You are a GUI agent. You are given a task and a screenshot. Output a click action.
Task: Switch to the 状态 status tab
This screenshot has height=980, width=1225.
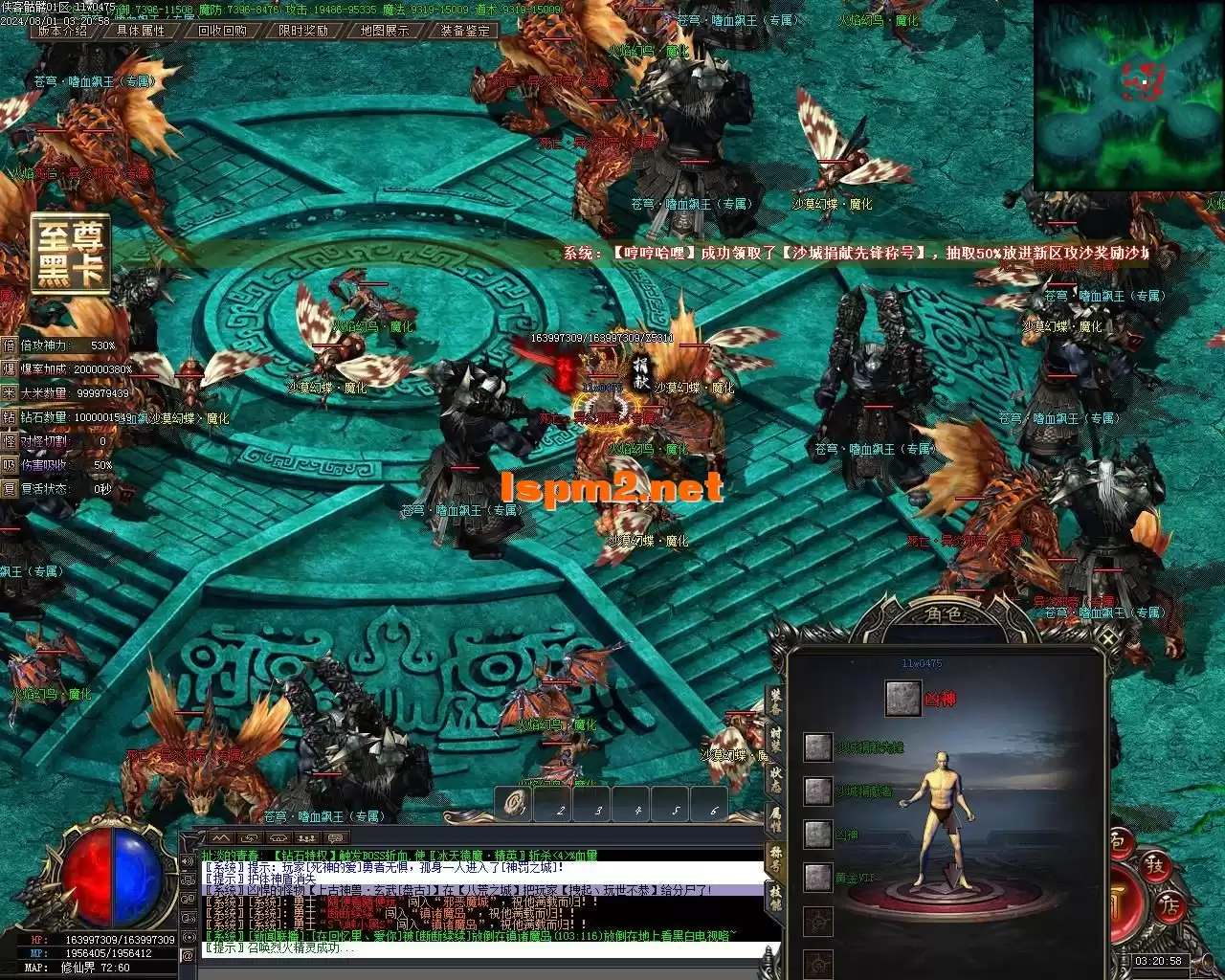point(775,781)
